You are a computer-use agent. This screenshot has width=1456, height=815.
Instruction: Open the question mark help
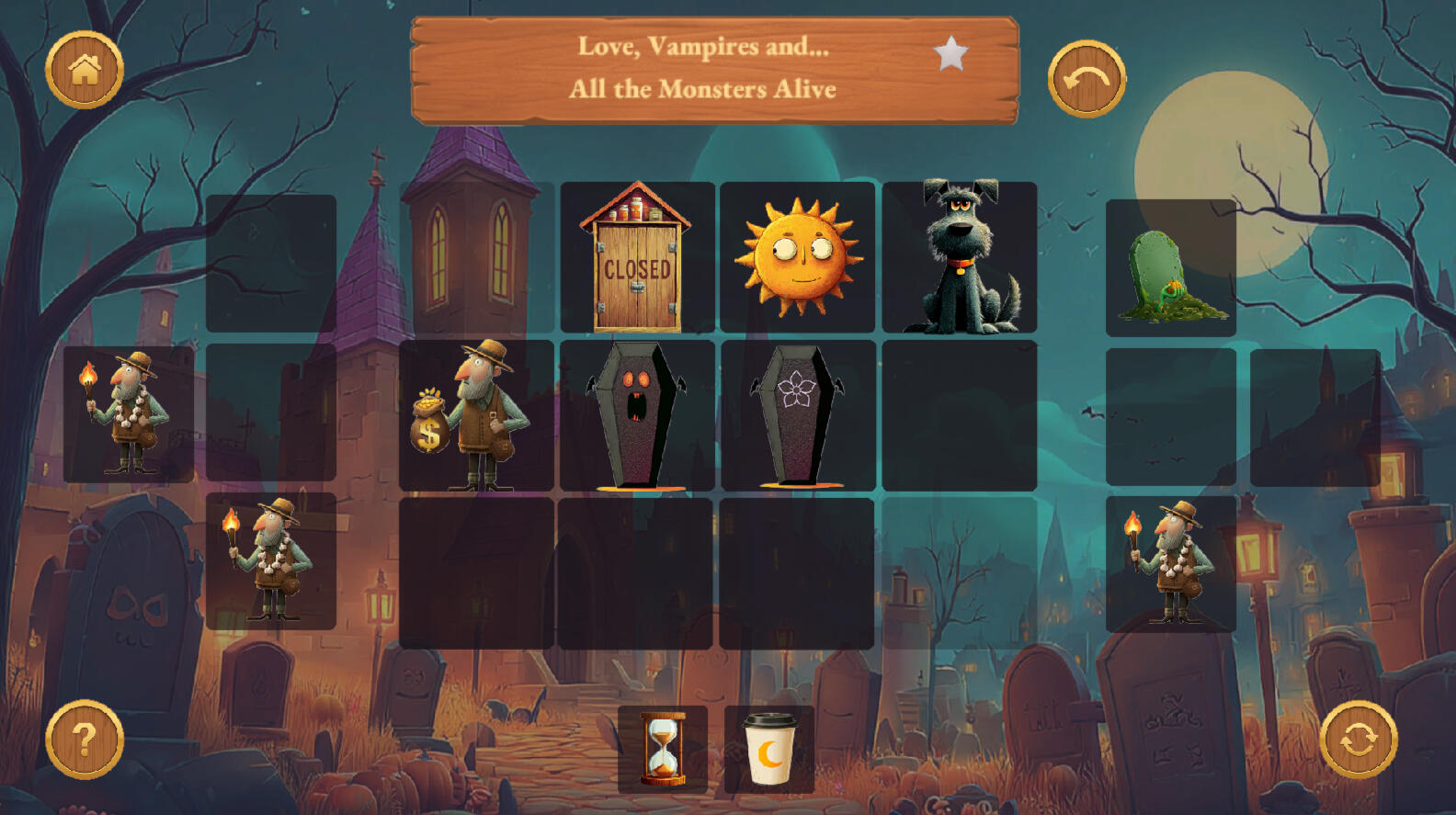click(x=85, y=740)
